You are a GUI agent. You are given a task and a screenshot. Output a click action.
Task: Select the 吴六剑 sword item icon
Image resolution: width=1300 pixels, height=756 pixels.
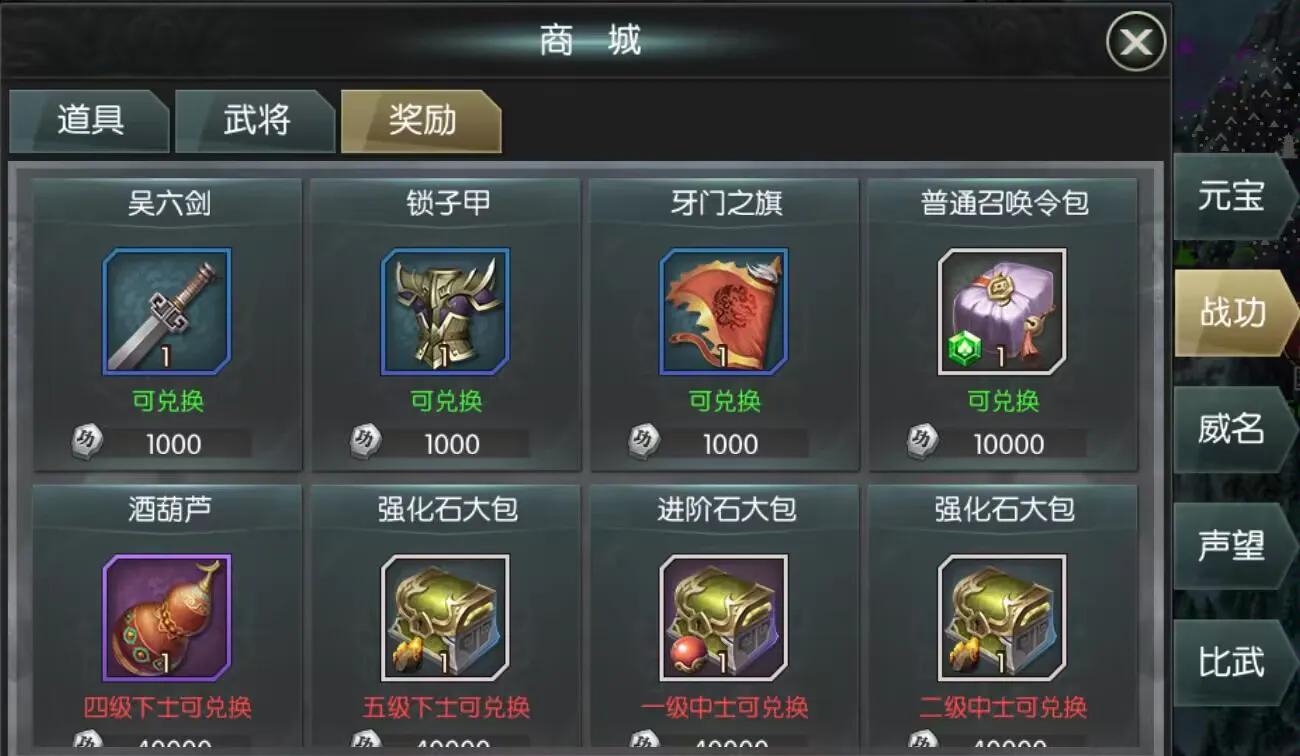166,311
